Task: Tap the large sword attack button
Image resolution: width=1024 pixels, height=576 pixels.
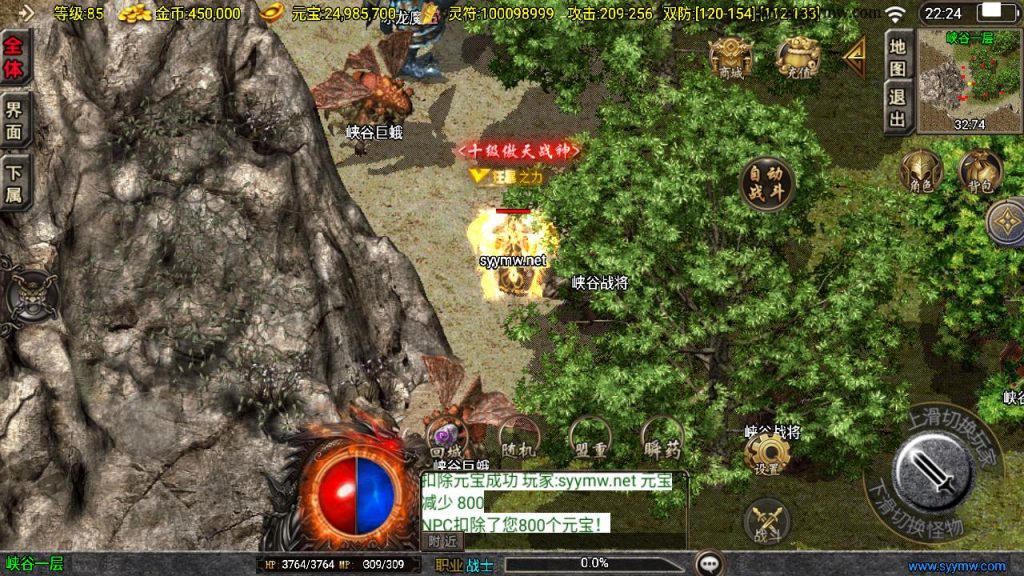Action: pos(932,470)
